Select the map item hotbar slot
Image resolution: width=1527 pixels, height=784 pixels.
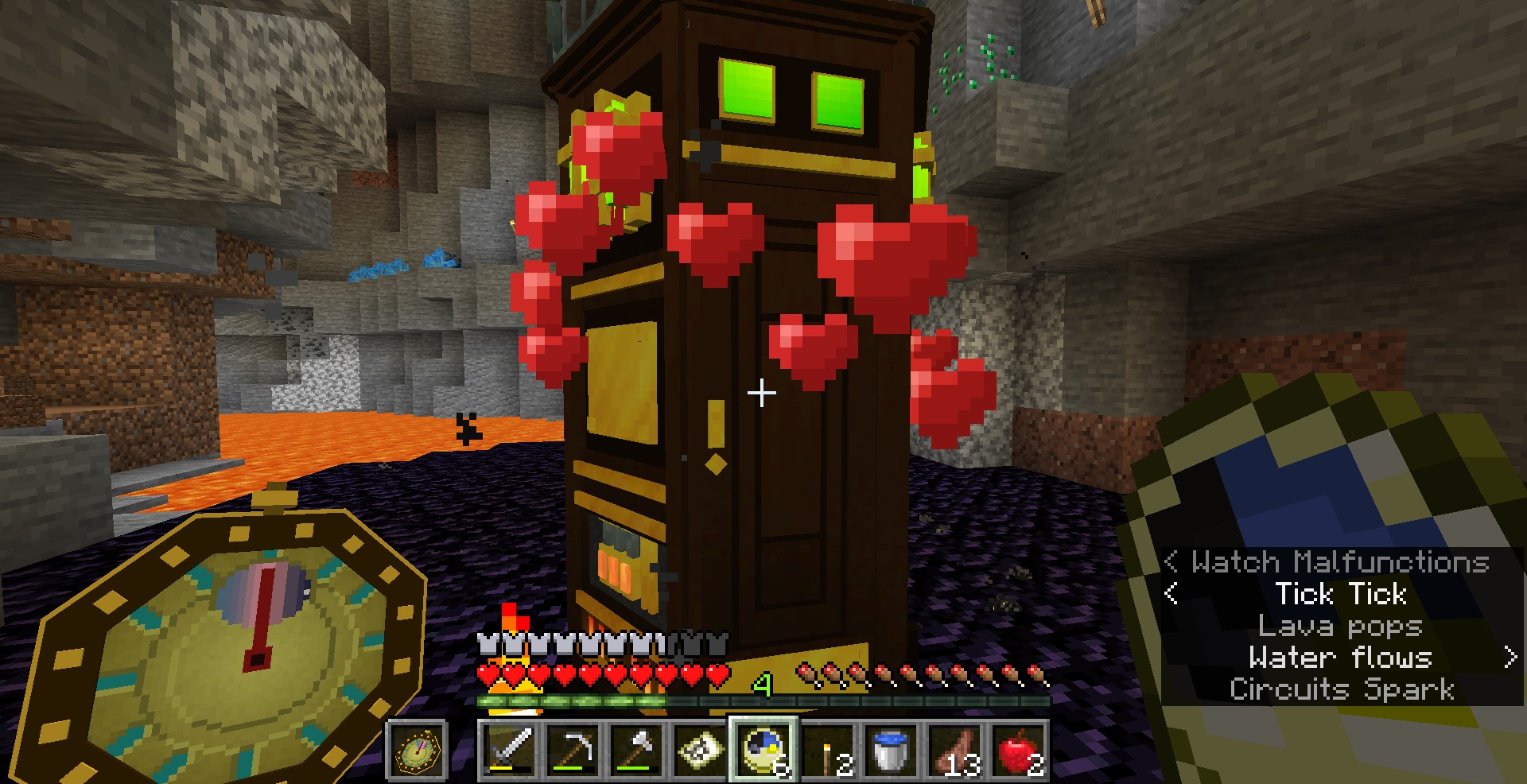coord(700,750)
